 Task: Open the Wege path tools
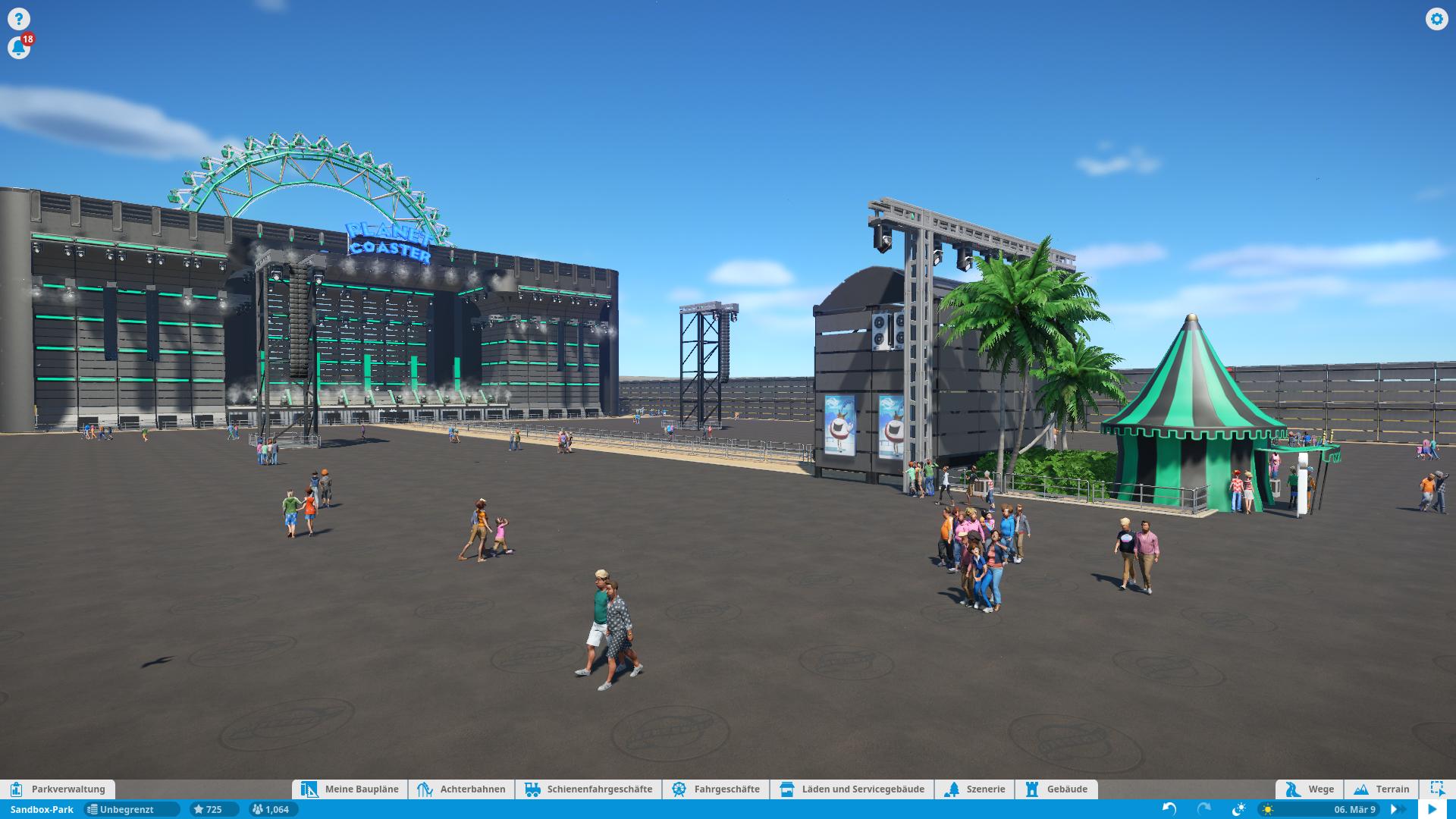click(x=1310, y=789)
